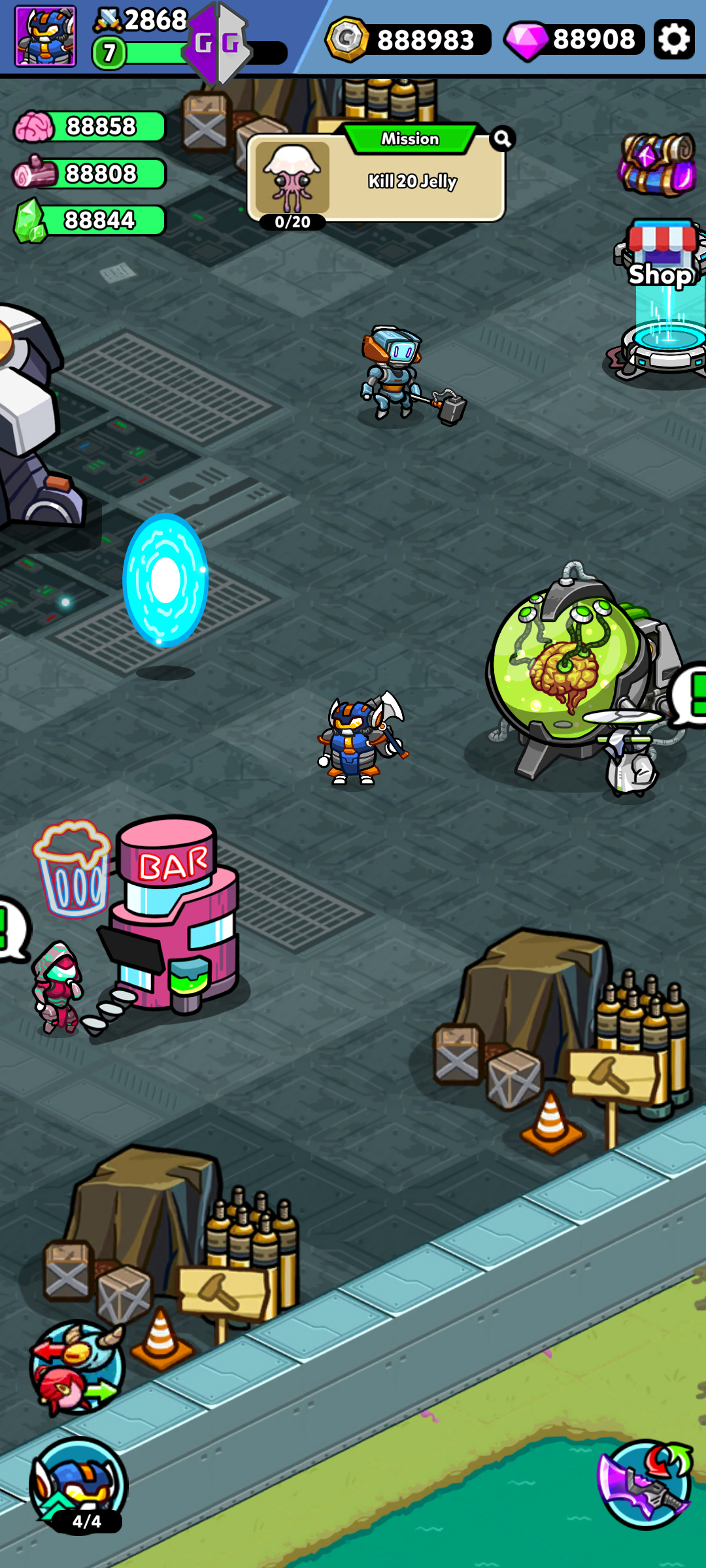Viewport: 706px width, 1568px height.
Task: Tap the GG overlay logo
Action: (217, 44)
